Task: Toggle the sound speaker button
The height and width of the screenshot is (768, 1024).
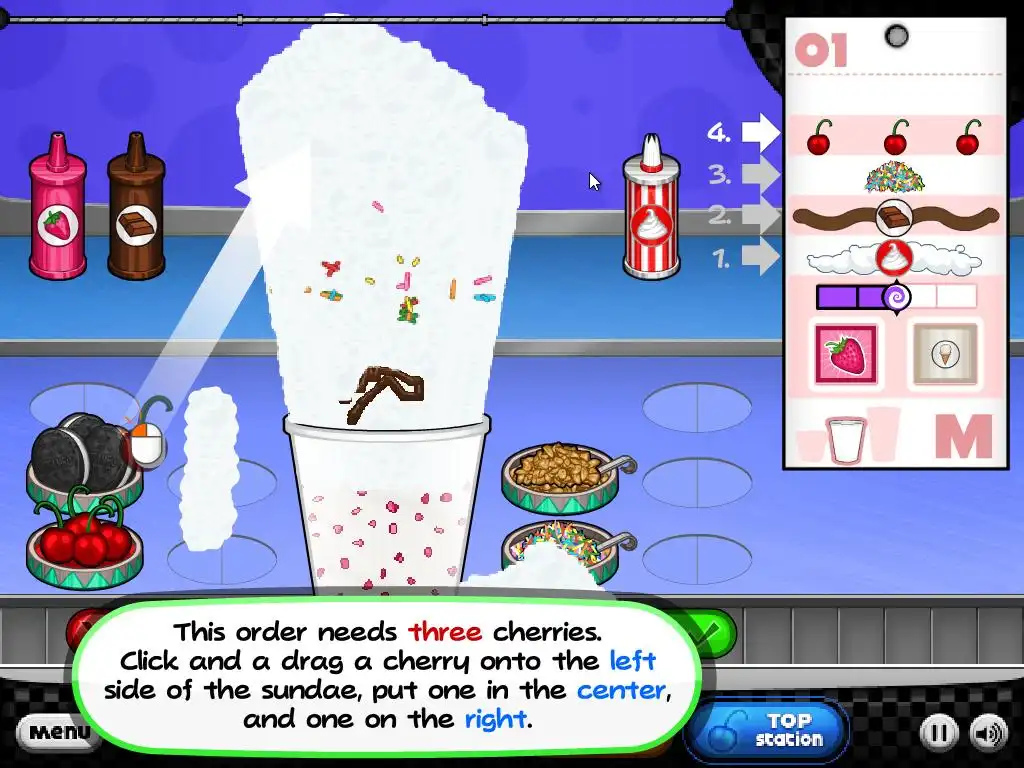Action: (x=989, y=734)
